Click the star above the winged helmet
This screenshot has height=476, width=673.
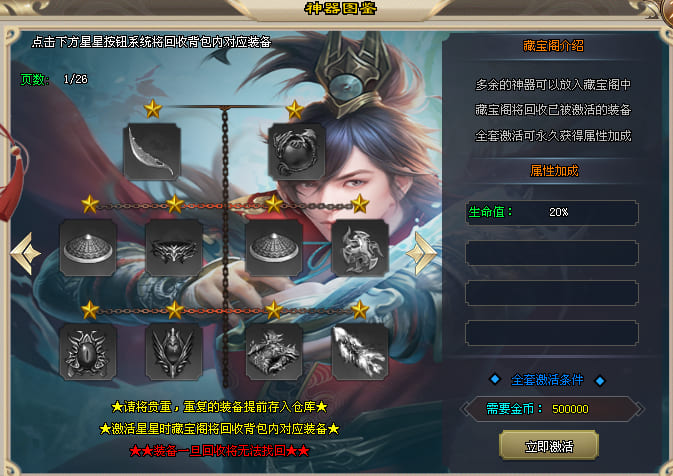click(175, 310)
